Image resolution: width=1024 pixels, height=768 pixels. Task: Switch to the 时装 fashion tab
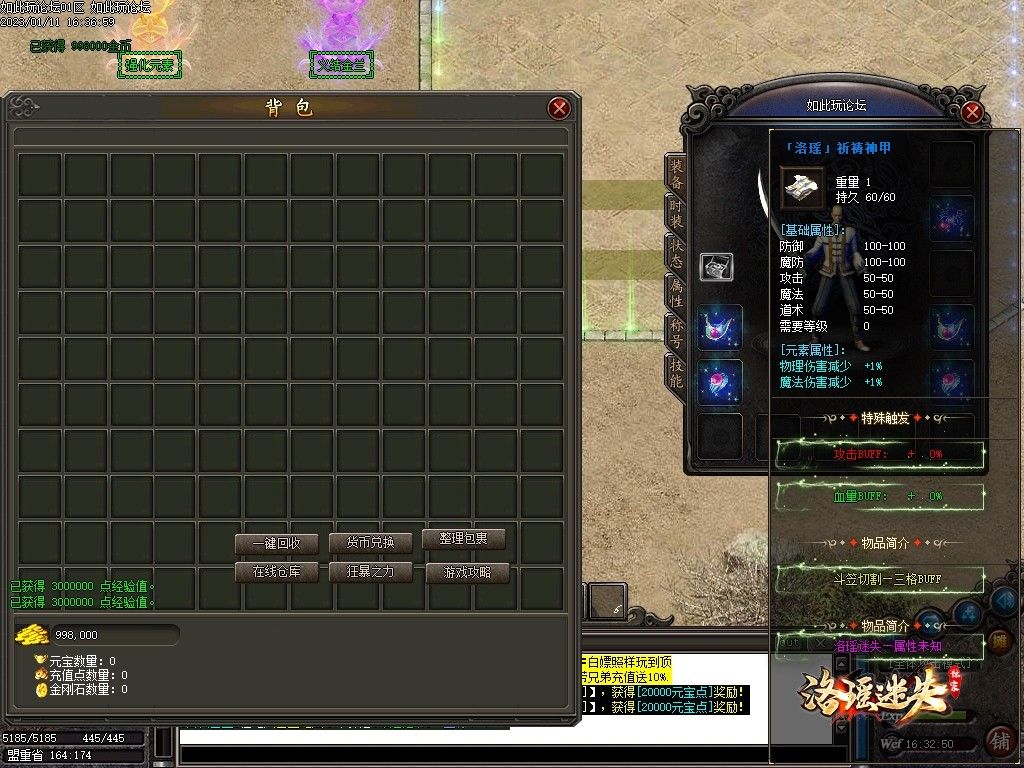677,212
